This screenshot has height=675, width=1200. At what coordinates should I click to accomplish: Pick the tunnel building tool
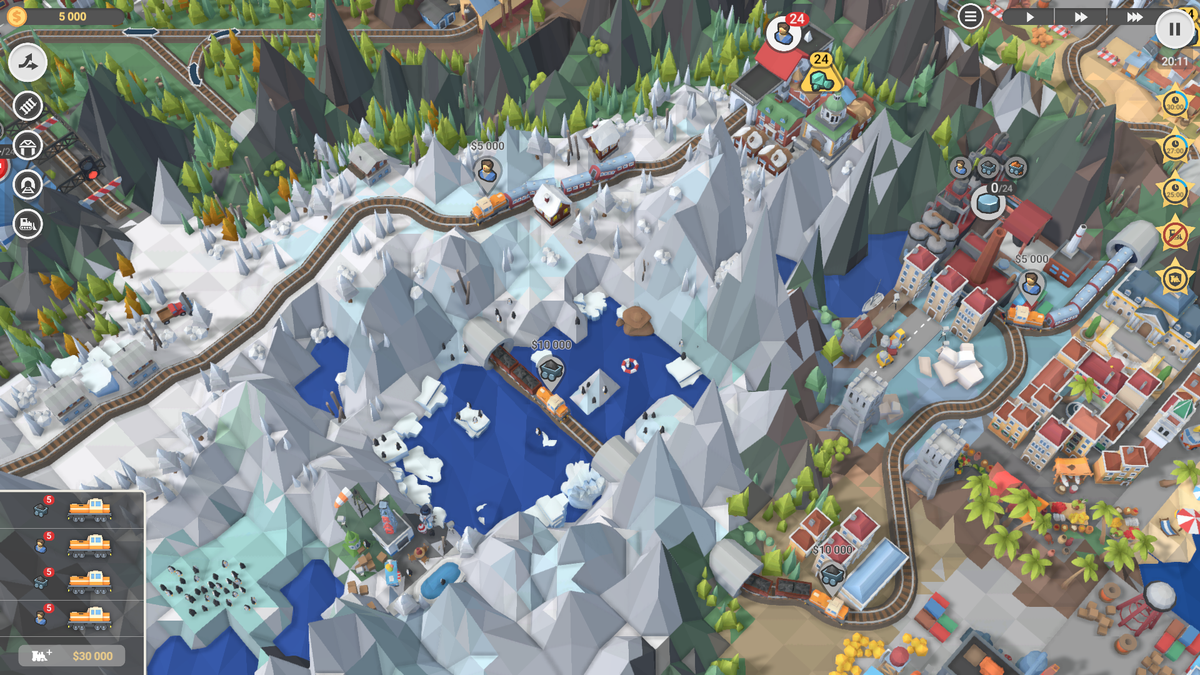[x=28, y=185]
